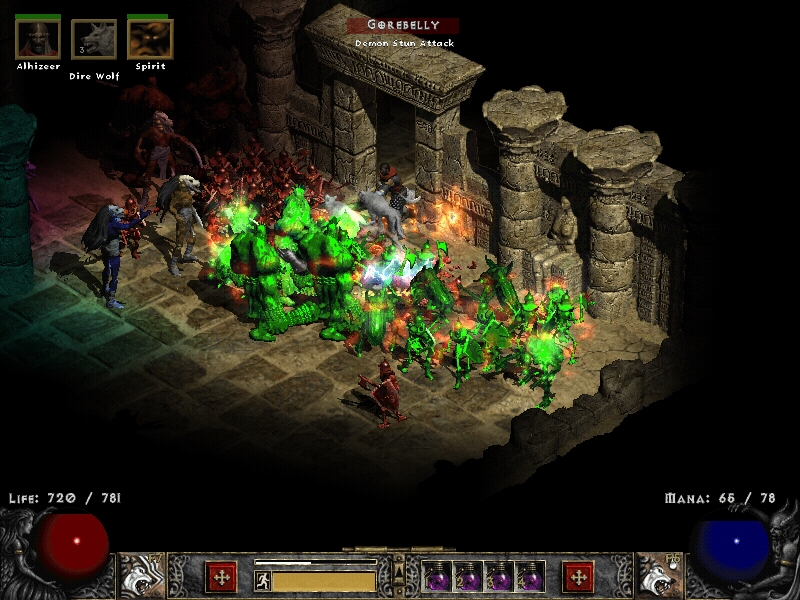Screen dimensions: 800x600
Task: Select the Spirit summon portrait
Action: click(x=150, y=39)
